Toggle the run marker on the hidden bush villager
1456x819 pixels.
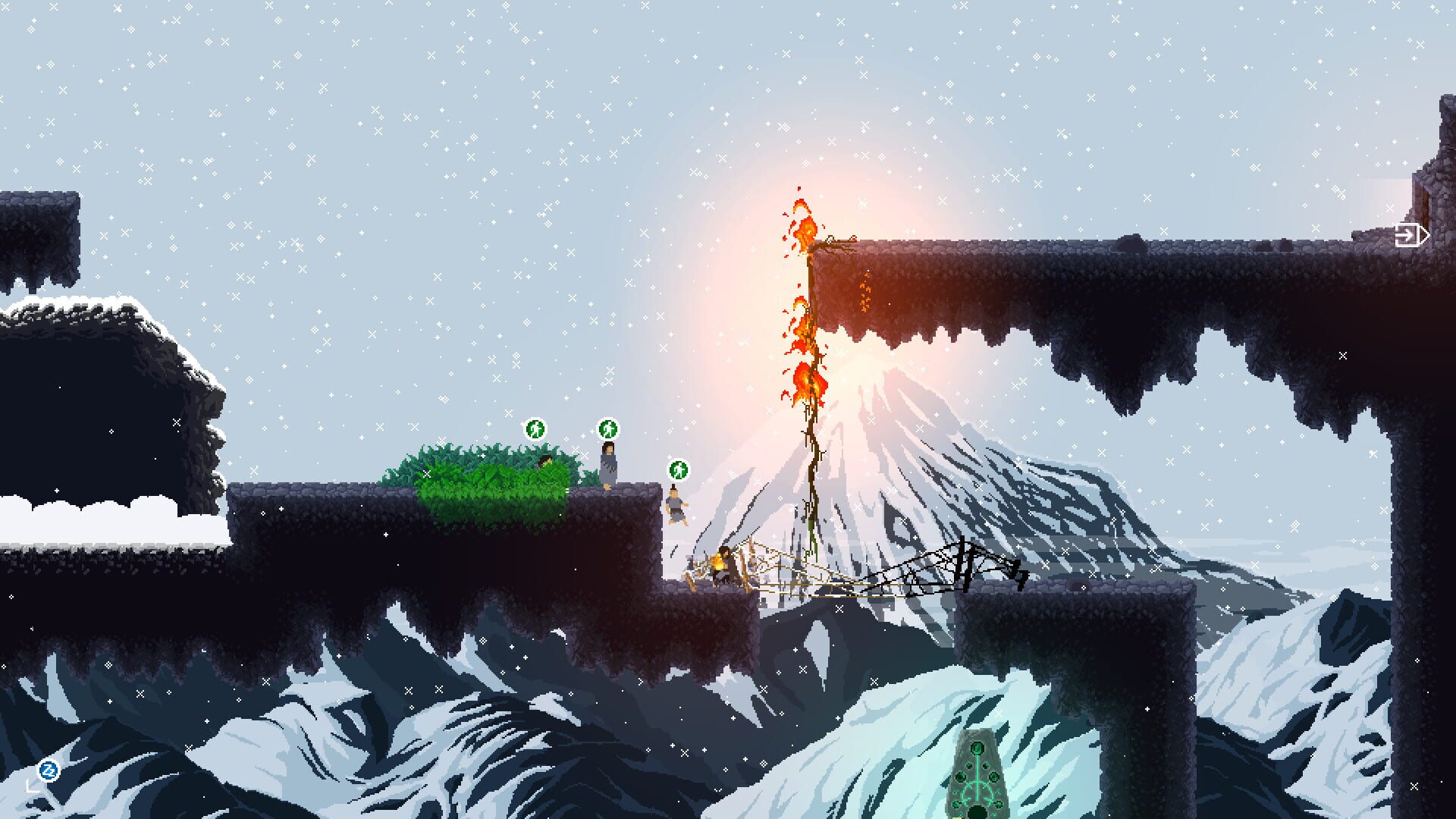click(535, 429)
